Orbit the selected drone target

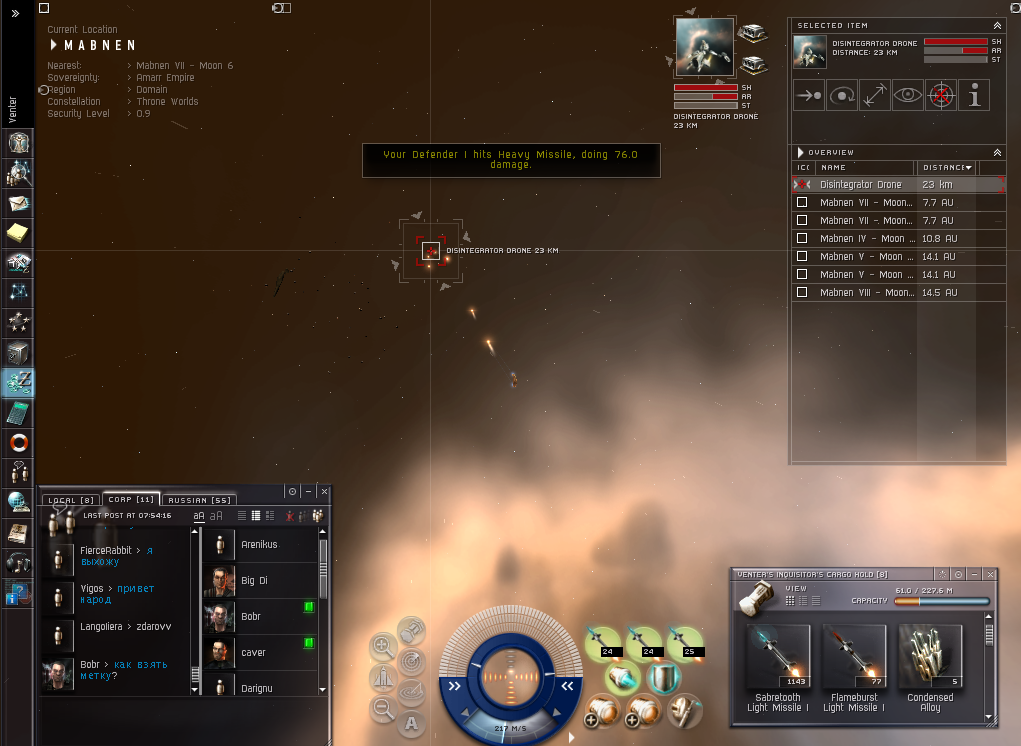[x=842, y=95]
